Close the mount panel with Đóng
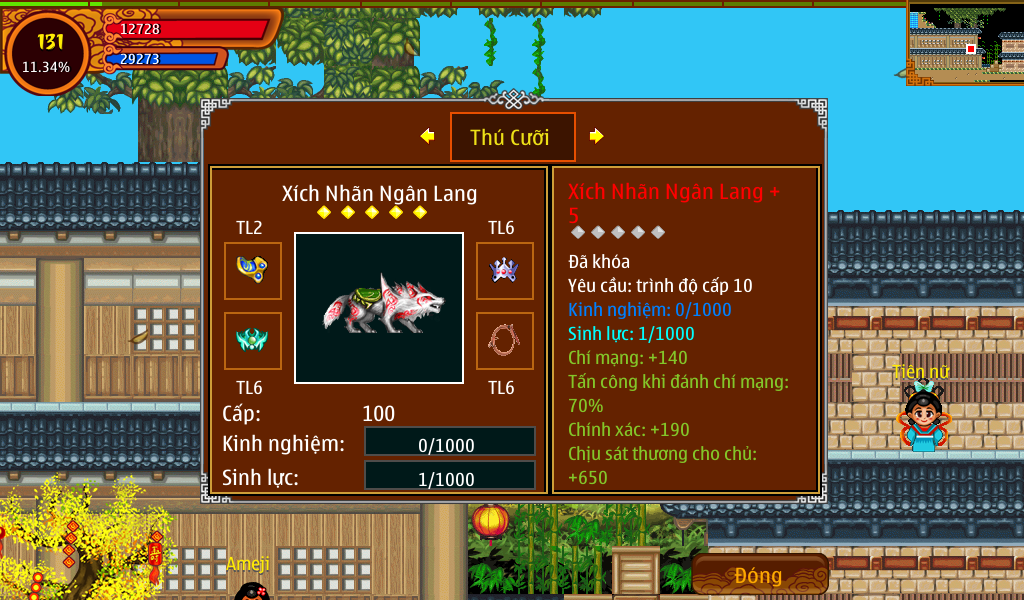The width and height of the screenshot is (1024, 600). [x=759, y=575]
